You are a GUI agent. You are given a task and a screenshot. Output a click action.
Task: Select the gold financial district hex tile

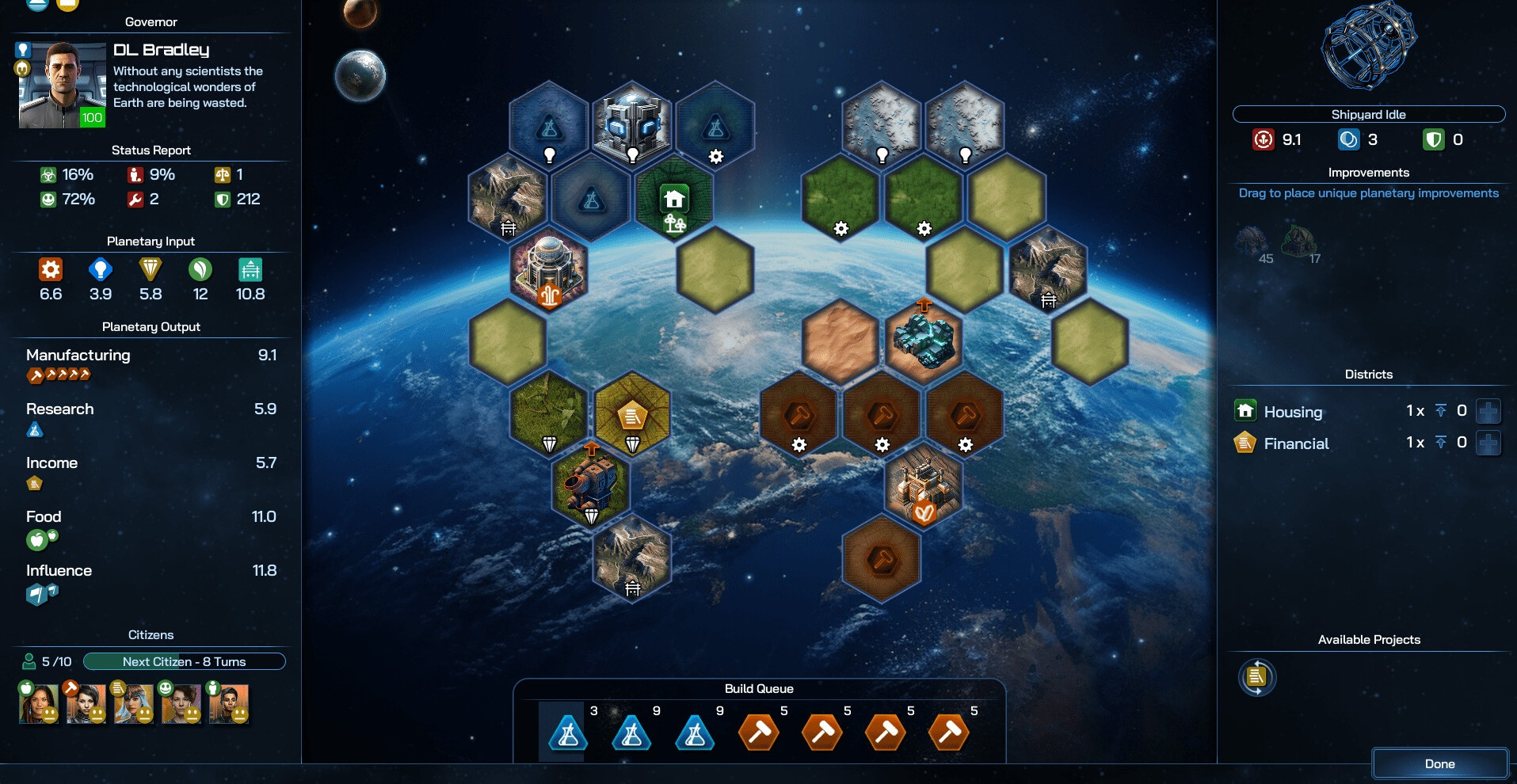click(x=632, y=415)
